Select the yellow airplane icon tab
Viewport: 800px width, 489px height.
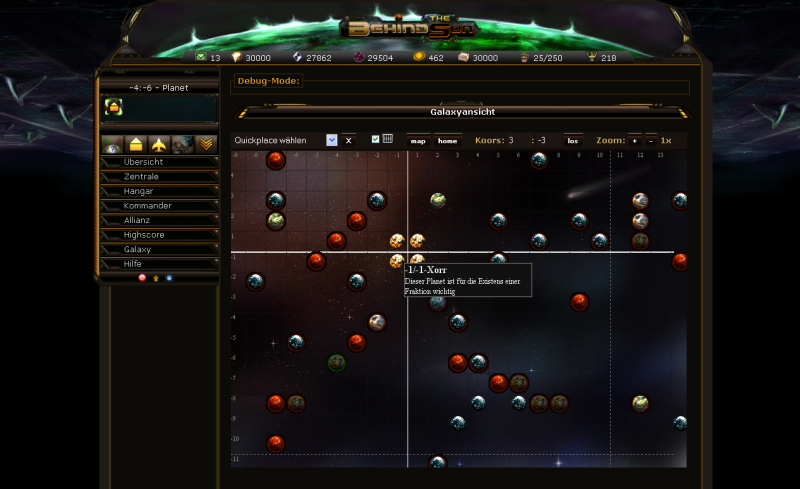click(x=159, y=144)
